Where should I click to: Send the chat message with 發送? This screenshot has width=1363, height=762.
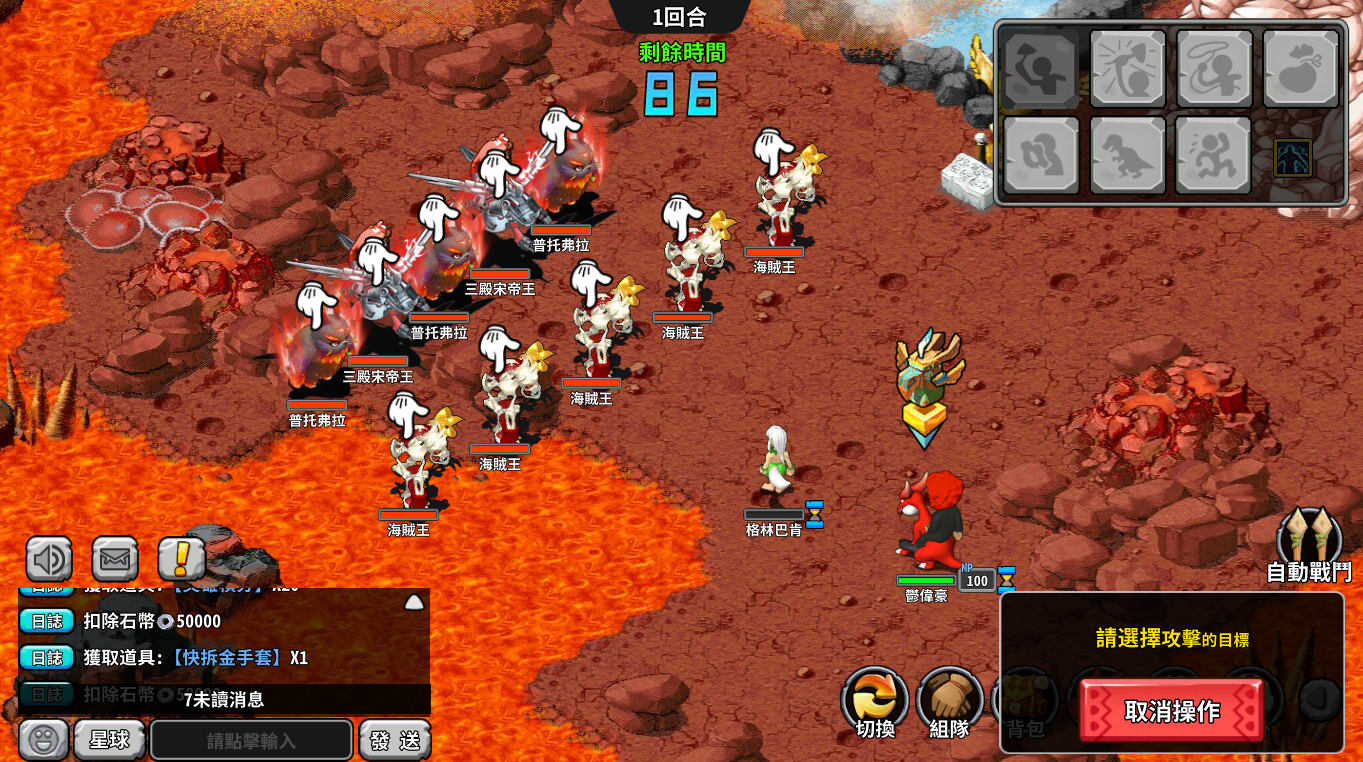(395, 741)
